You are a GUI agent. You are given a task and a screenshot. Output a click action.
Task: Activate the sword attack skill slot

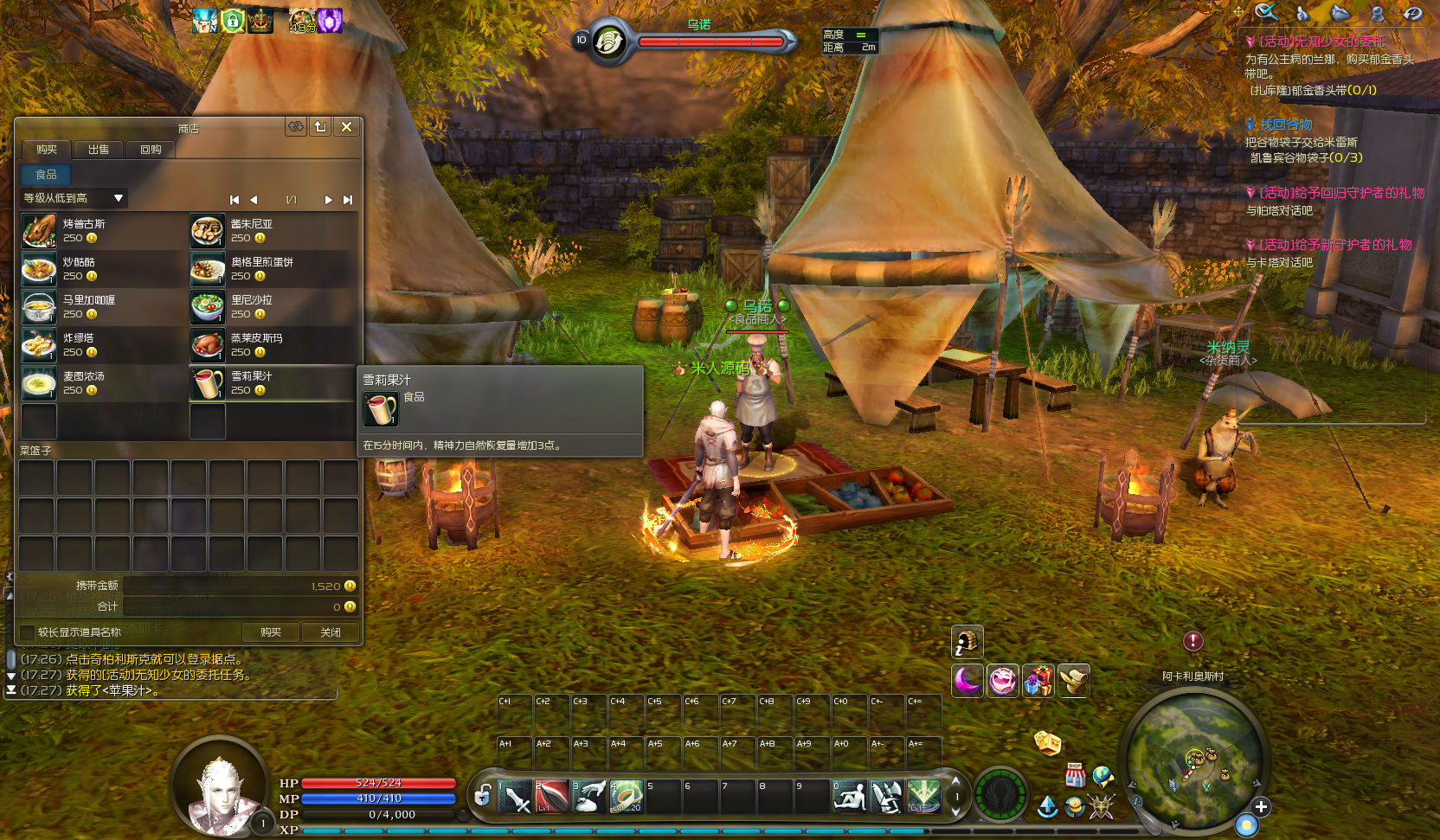tap(515, 797)
